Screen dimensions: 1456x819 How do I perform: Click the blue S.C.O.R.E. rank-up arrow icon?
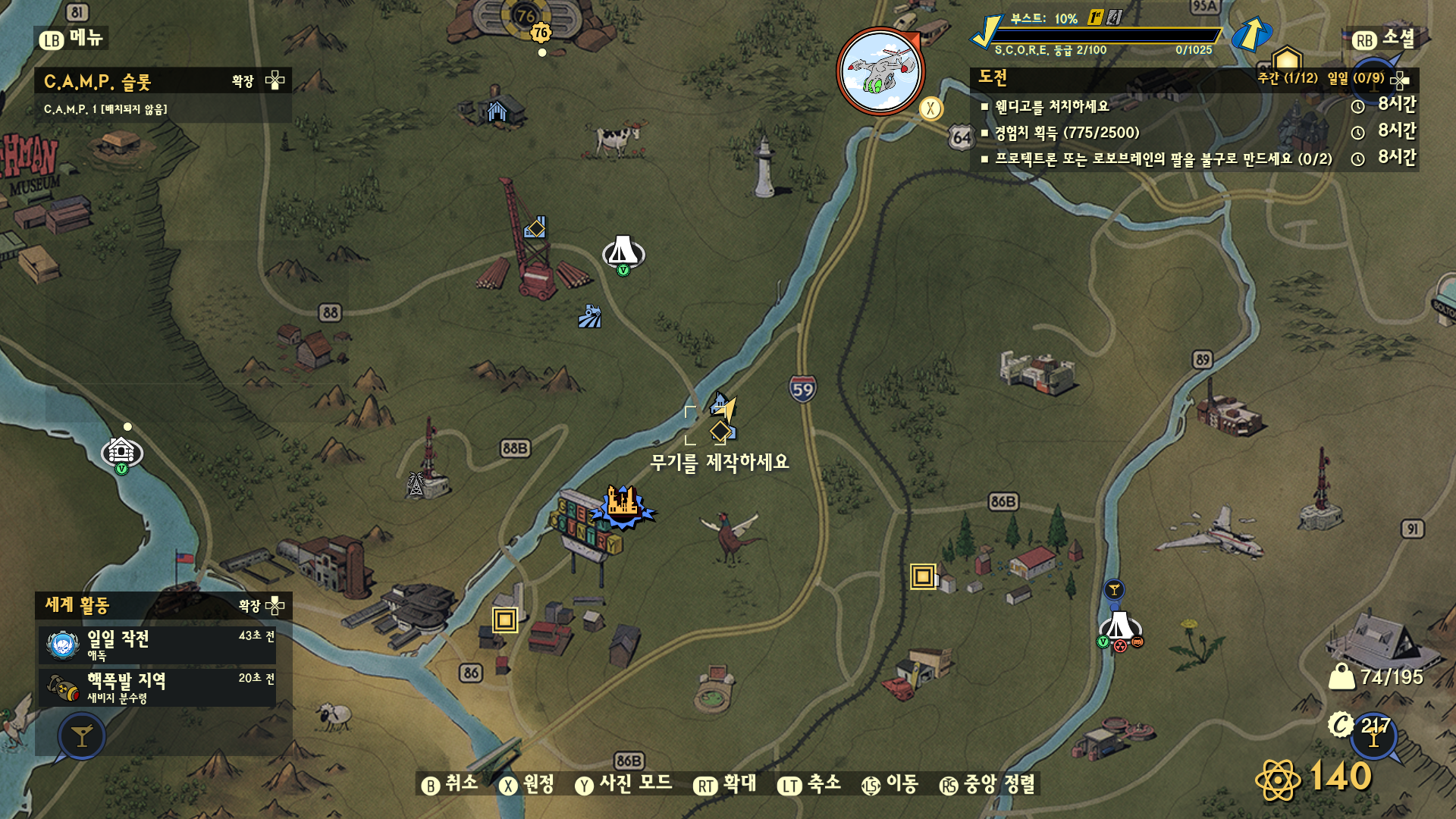(x=1251, y=33)
